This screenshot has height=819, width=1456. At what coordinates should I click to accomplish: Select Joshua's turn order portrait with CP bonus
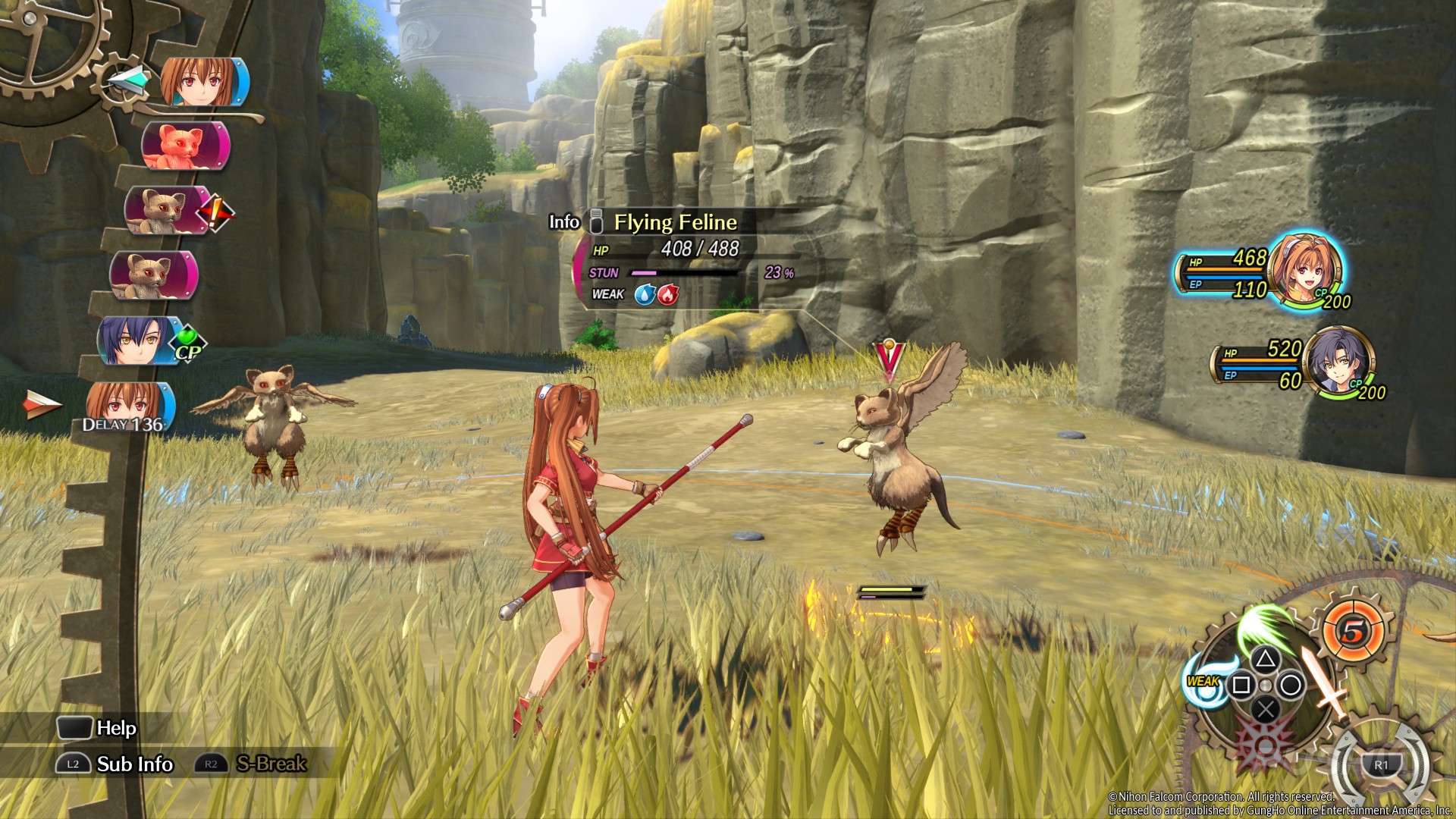142,340
